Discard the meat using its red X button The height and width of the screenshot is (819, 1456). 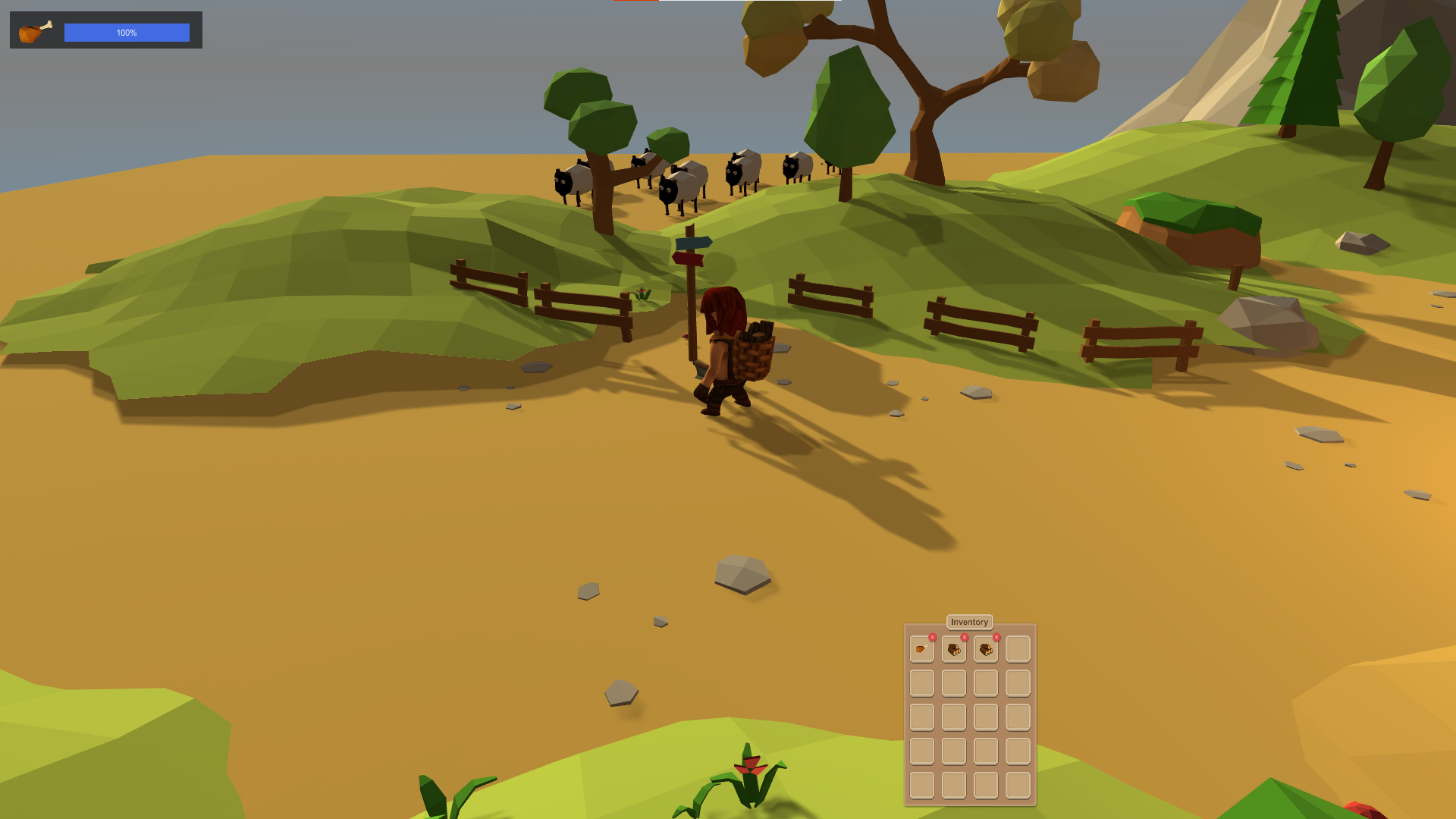(x=933, y=638)
